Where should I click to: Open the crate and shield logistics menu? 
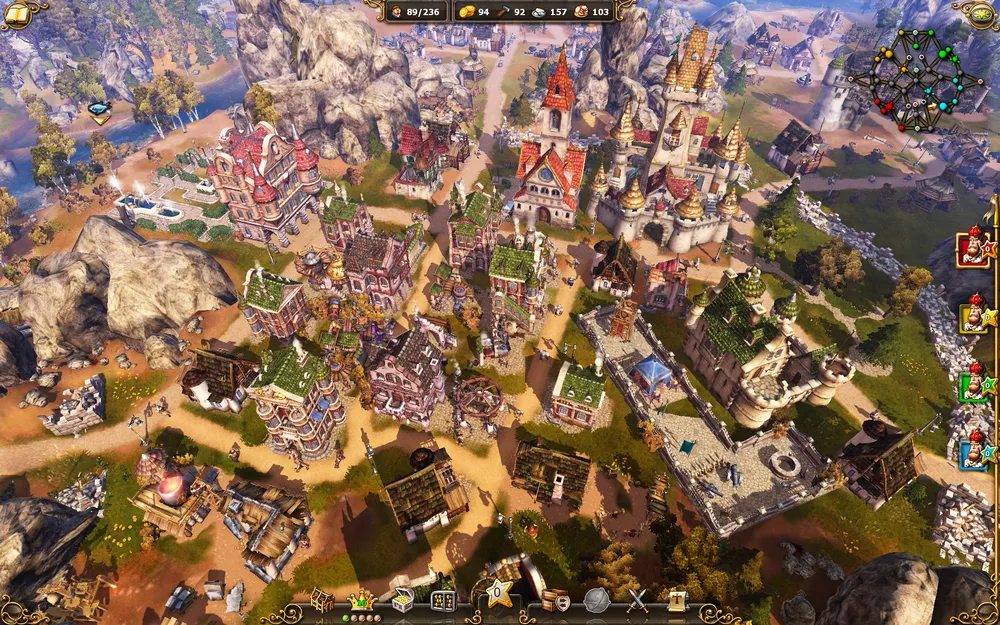pyautogui.click(x=555, y=600)
